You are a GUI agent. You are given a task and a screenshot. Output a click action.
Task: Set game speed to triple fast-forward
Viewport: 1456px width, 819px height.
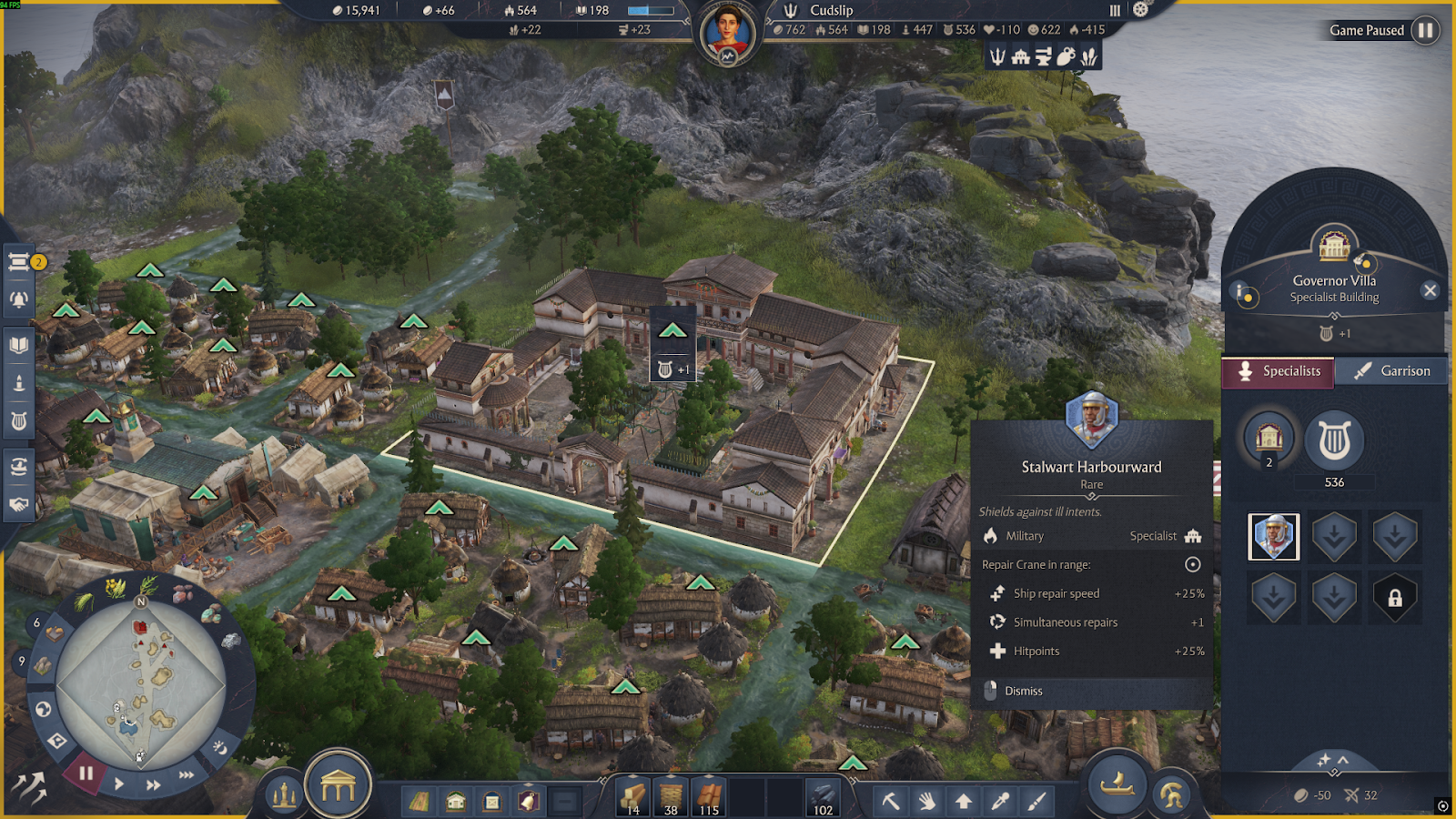pyautogui.click(x=187, y=774)
